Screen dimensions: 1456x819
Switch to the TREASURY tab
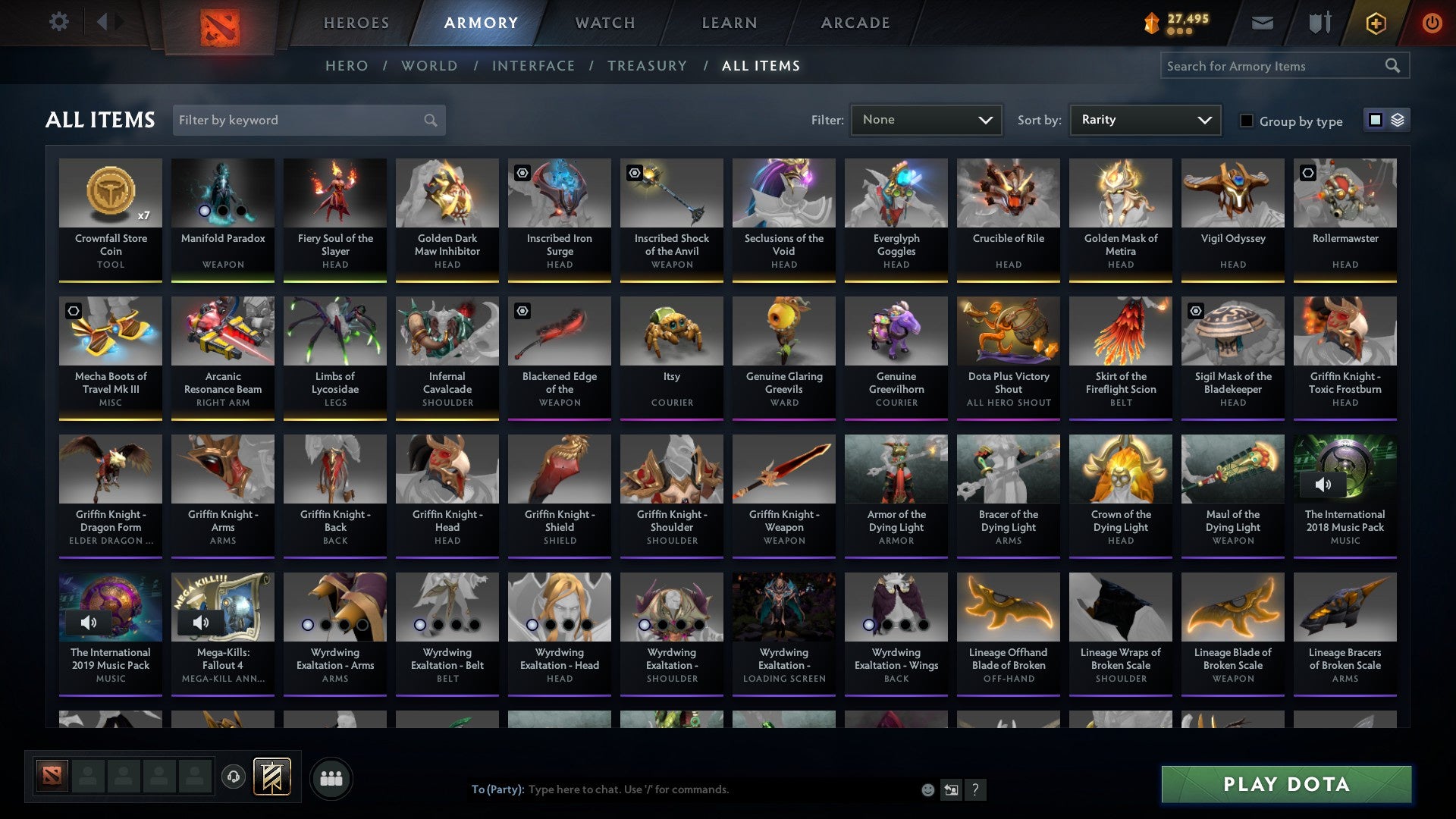pos(648,66)
